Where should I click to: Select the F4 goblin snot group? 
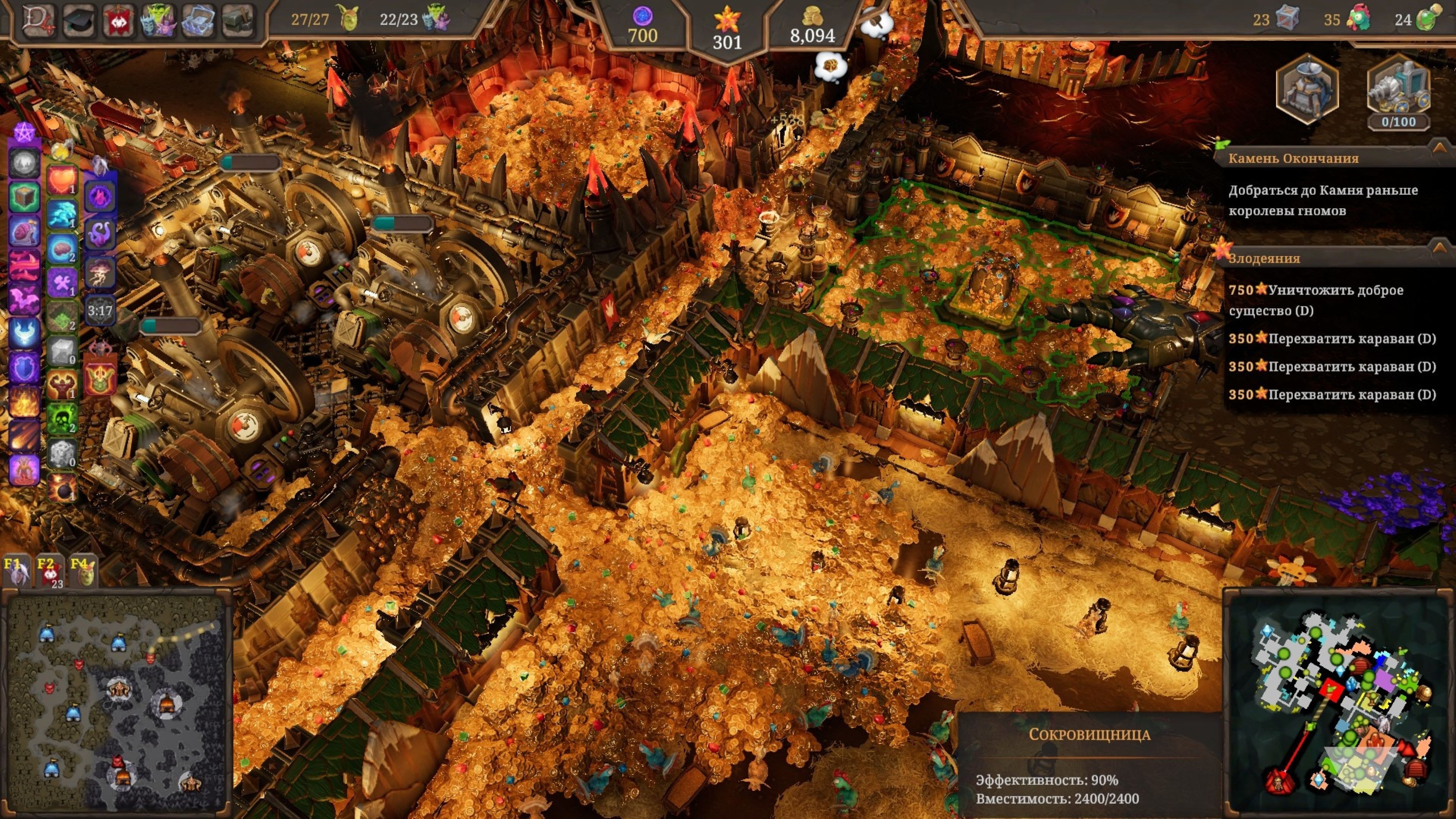pos(83,571)
